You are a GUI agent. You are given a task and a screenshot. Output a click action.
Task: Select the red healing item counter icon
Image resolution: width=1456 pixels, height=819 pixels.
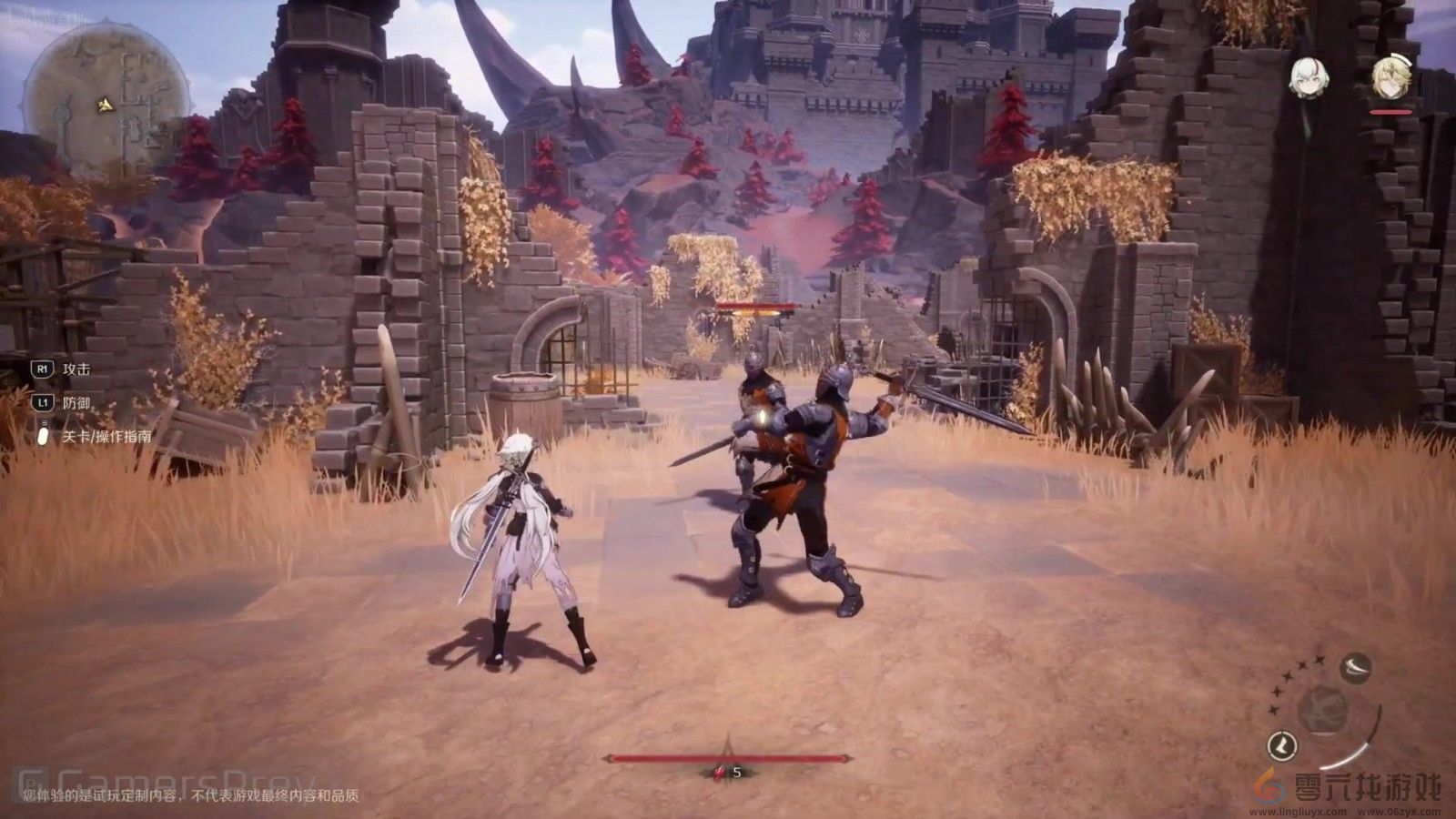719,773
